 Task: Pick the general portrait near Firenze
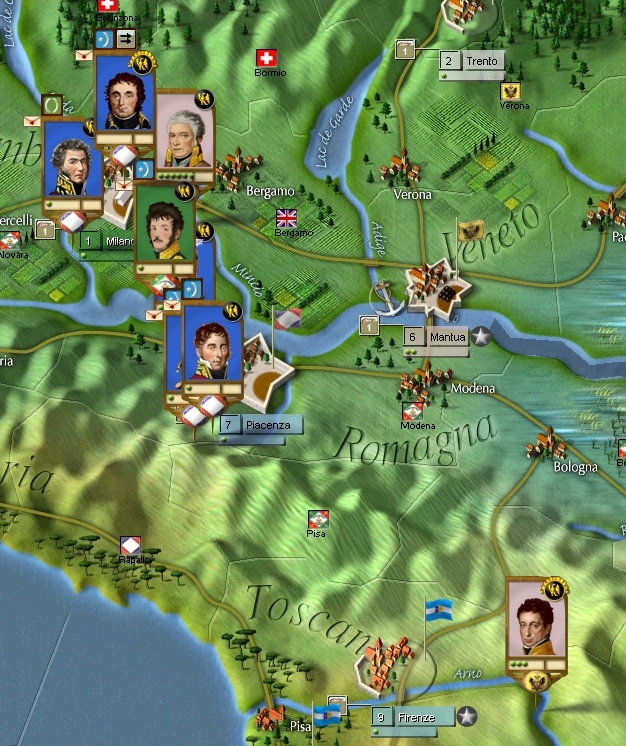[x=536, y=622]
